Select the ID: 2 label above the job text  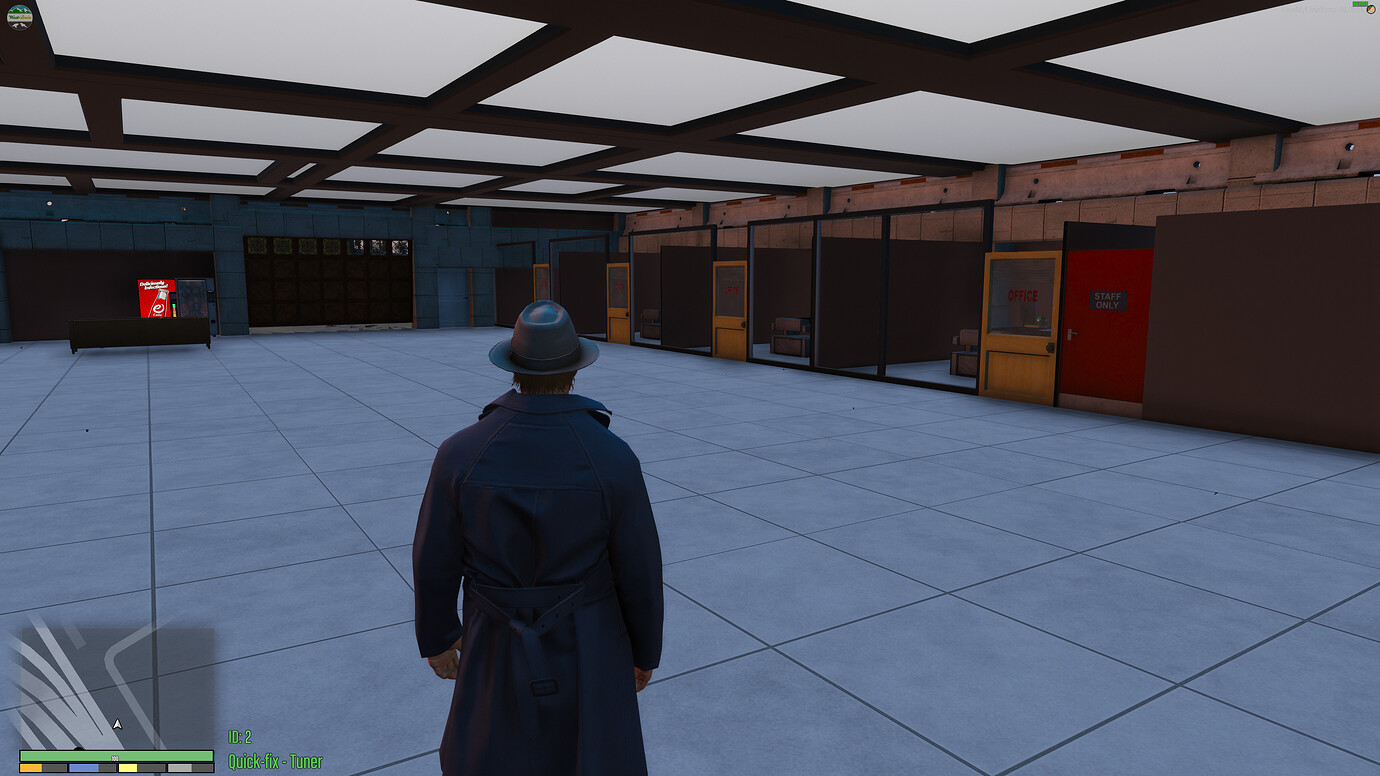point(240,737)
